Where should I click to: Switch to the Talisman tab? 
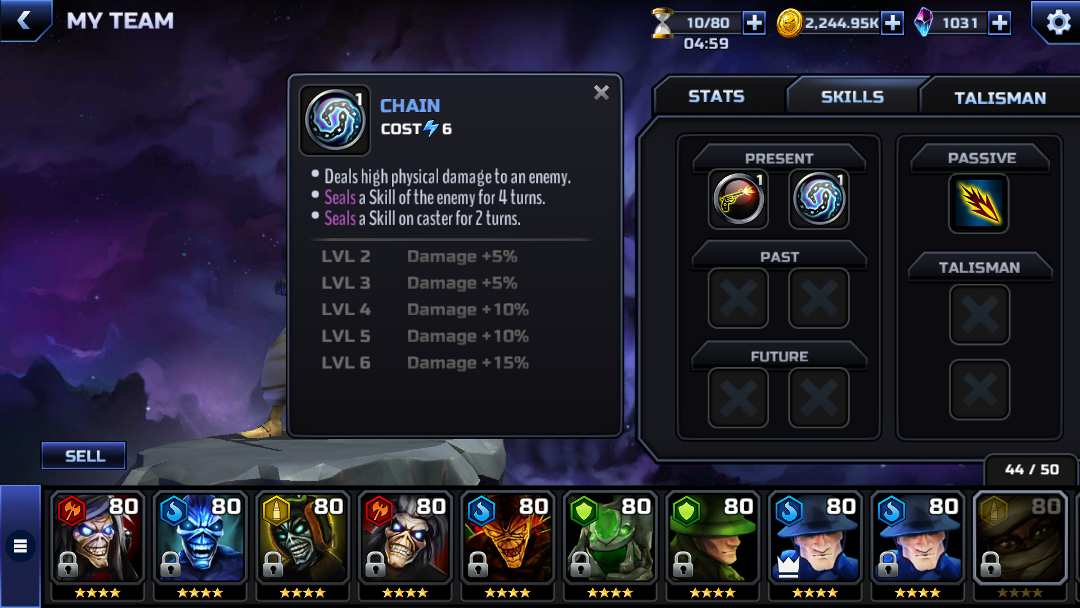(x=999, y=98)
